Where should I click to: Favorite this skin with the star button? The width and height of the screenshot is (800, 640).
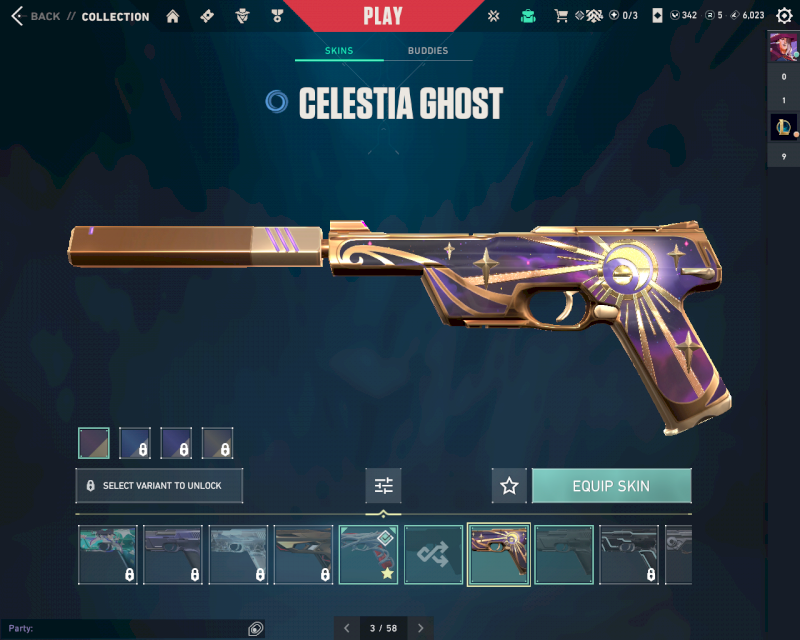(509, 486)
